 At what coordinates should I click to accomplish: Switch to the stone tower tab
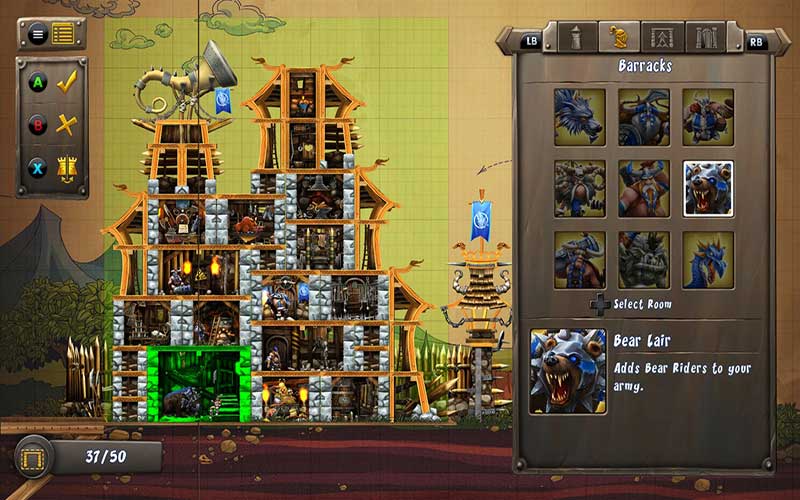(x=576, y=37)
